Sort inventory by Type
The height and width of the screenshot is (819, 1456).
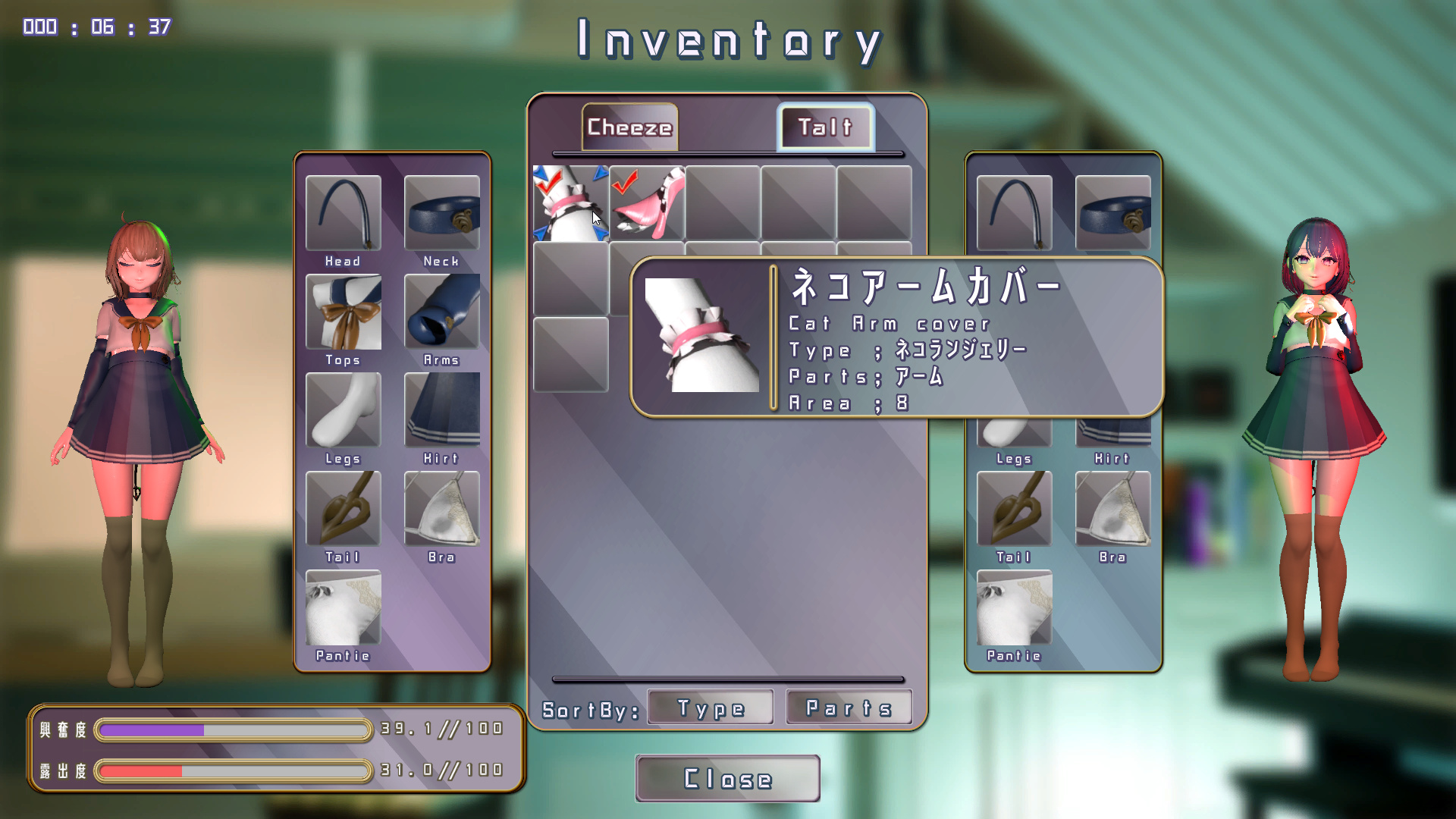click(x=711, y=708)
